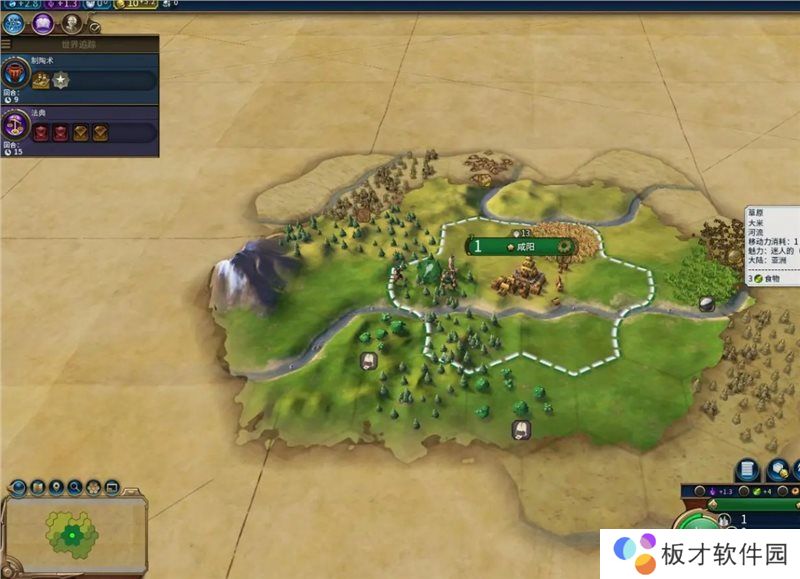This screenshot has width=800, height=579.
Task: Open the map lenses button
Action: pyautogui.click(x=37, y=488)
